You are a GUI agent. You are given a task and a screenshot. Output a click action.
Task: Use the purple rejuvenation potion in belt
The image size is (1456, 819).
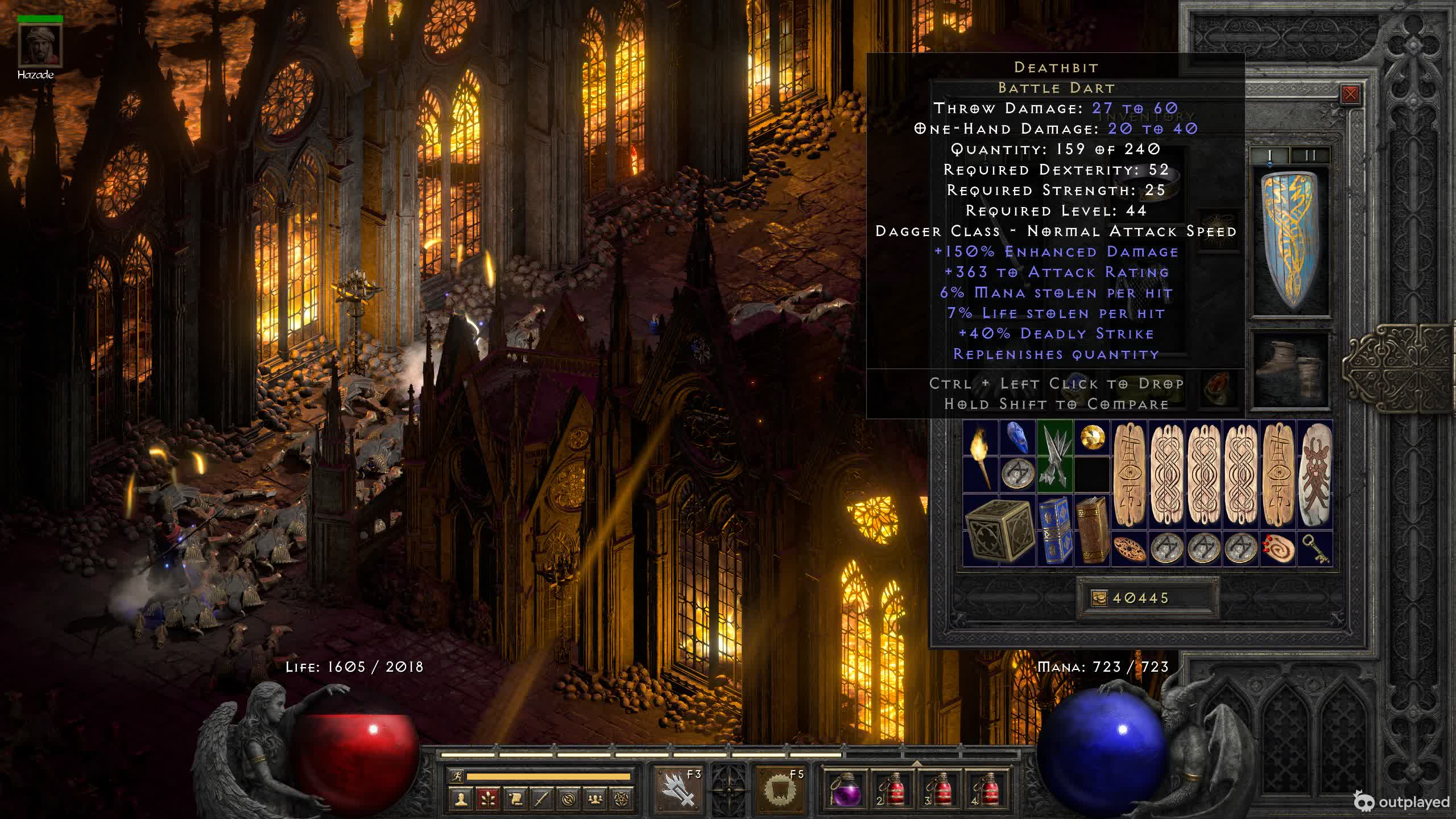(x=846, y=789)
